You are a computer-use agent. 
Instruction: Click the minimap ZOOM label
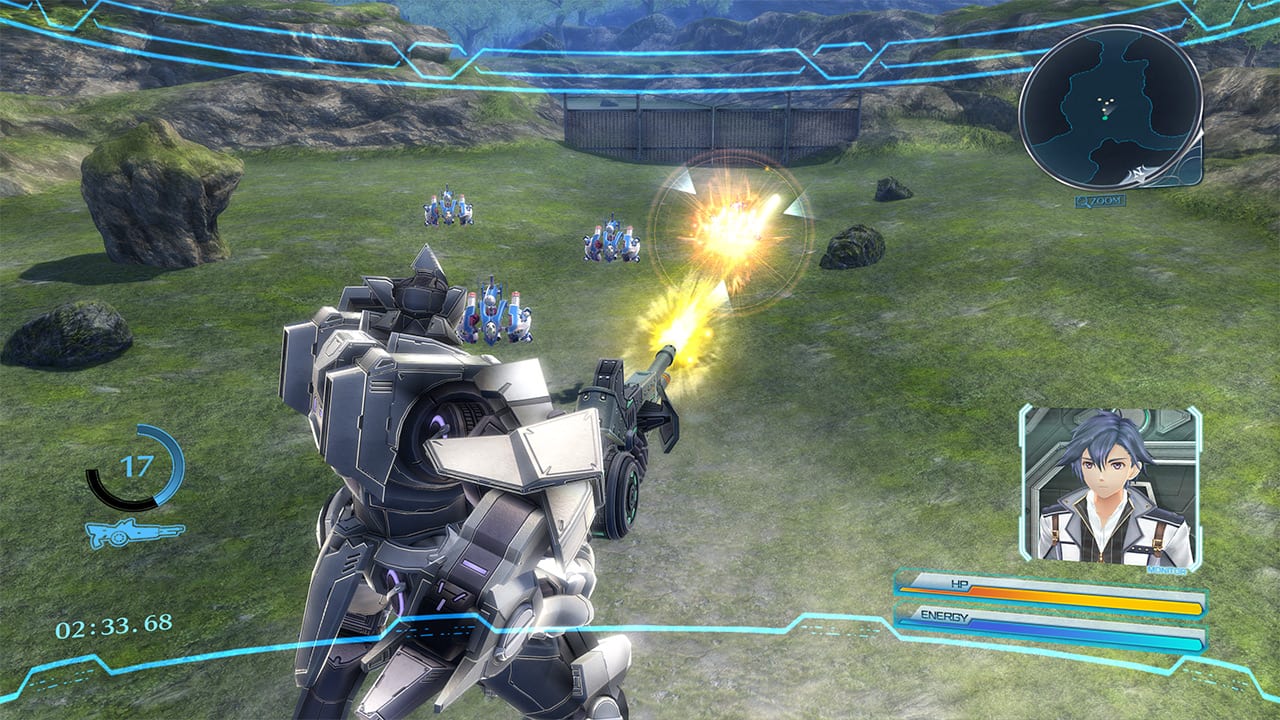click(x=1101, y=201)
